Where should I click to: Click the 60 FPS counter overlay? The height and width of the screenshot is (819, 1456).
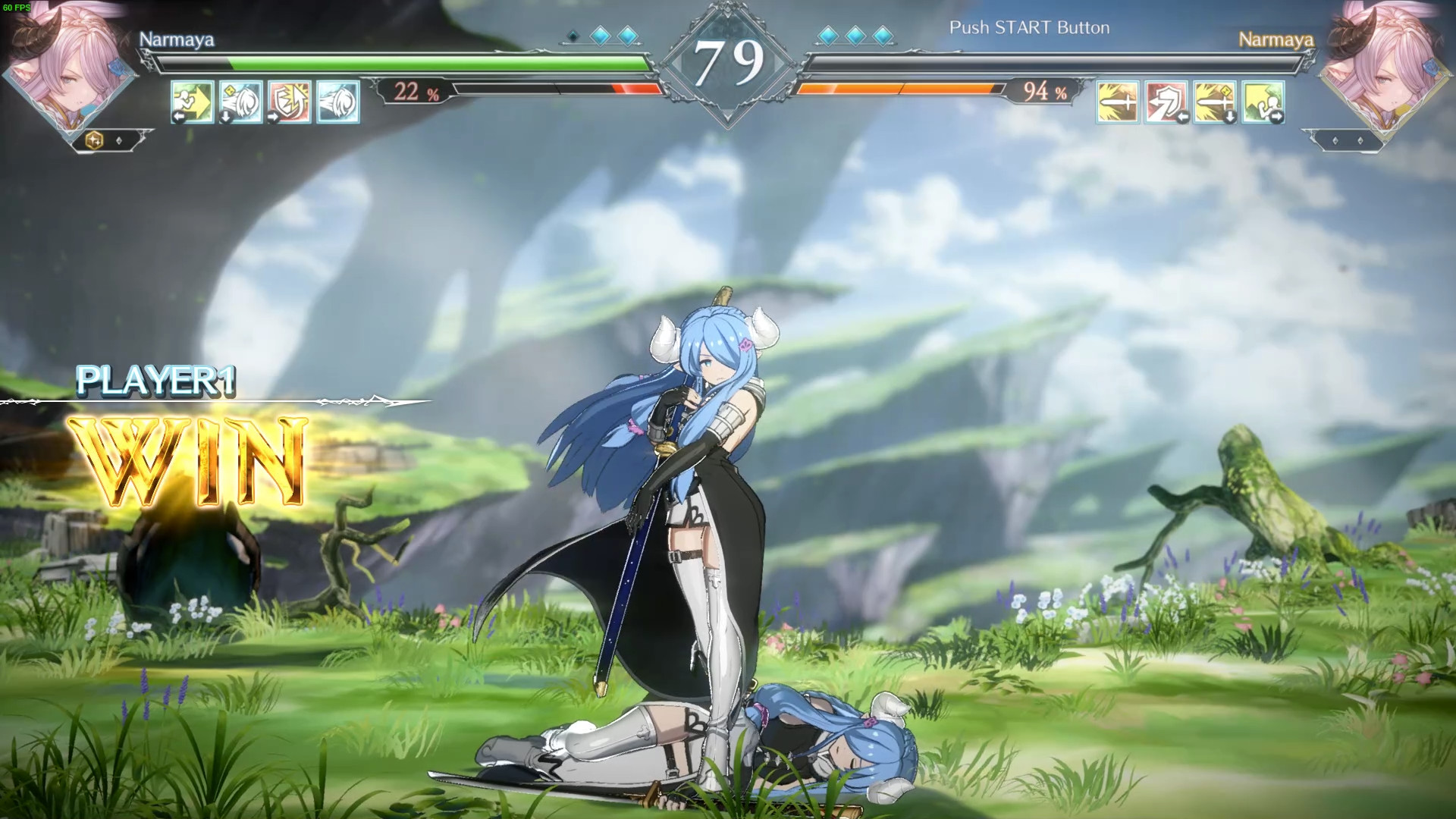pyautogui.click(x=17, y=6)
